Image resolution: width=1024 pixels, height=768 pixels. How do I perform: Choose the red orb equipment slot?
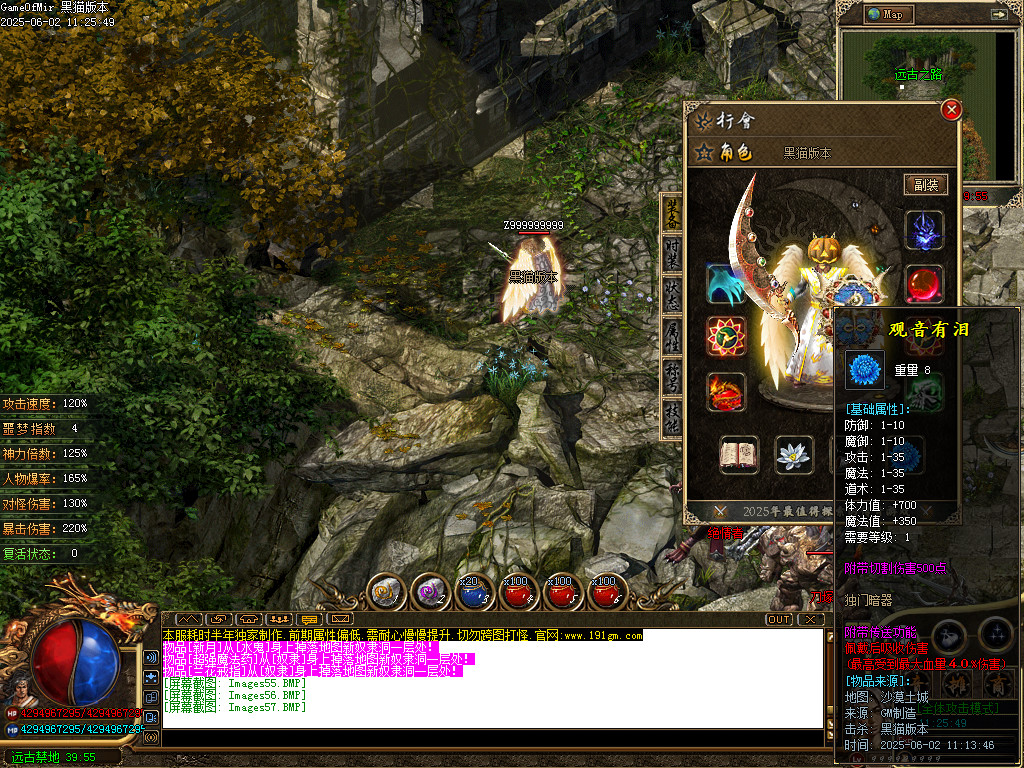pyautogui.click(x=924, y=284)
